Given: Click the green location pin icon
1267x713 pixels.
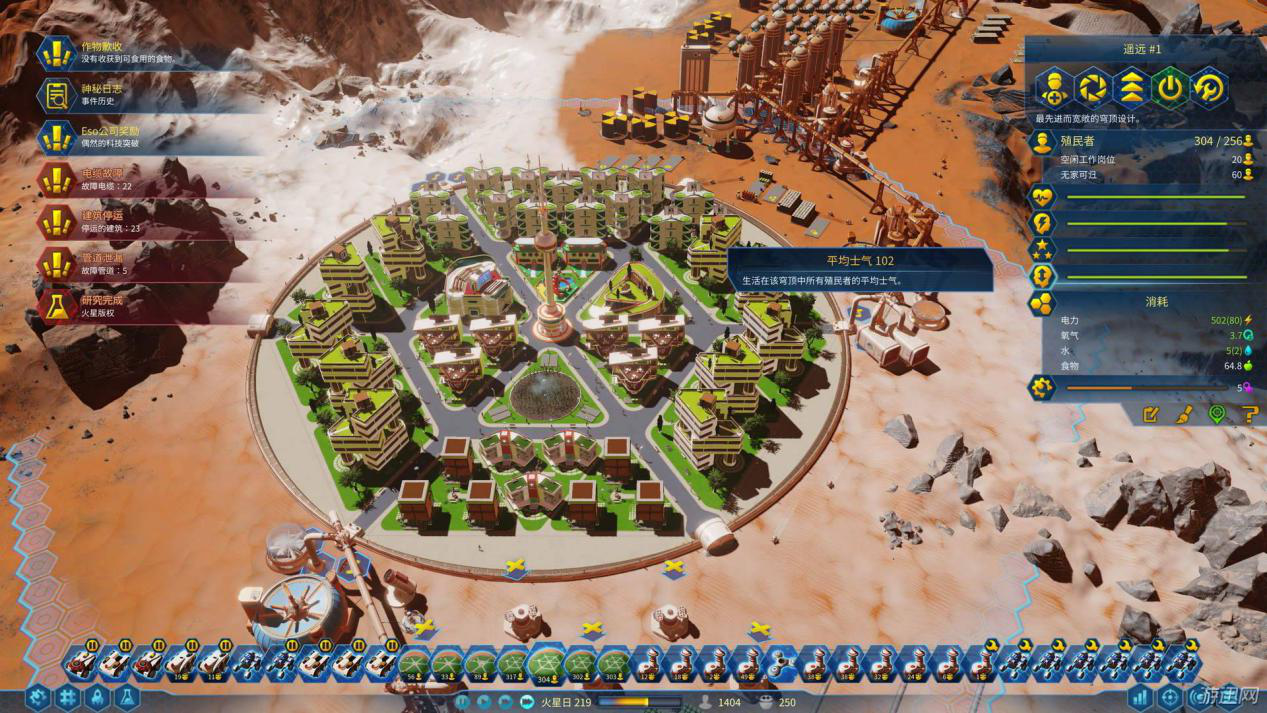Looking at the screenshot, I should (1216, 414).
